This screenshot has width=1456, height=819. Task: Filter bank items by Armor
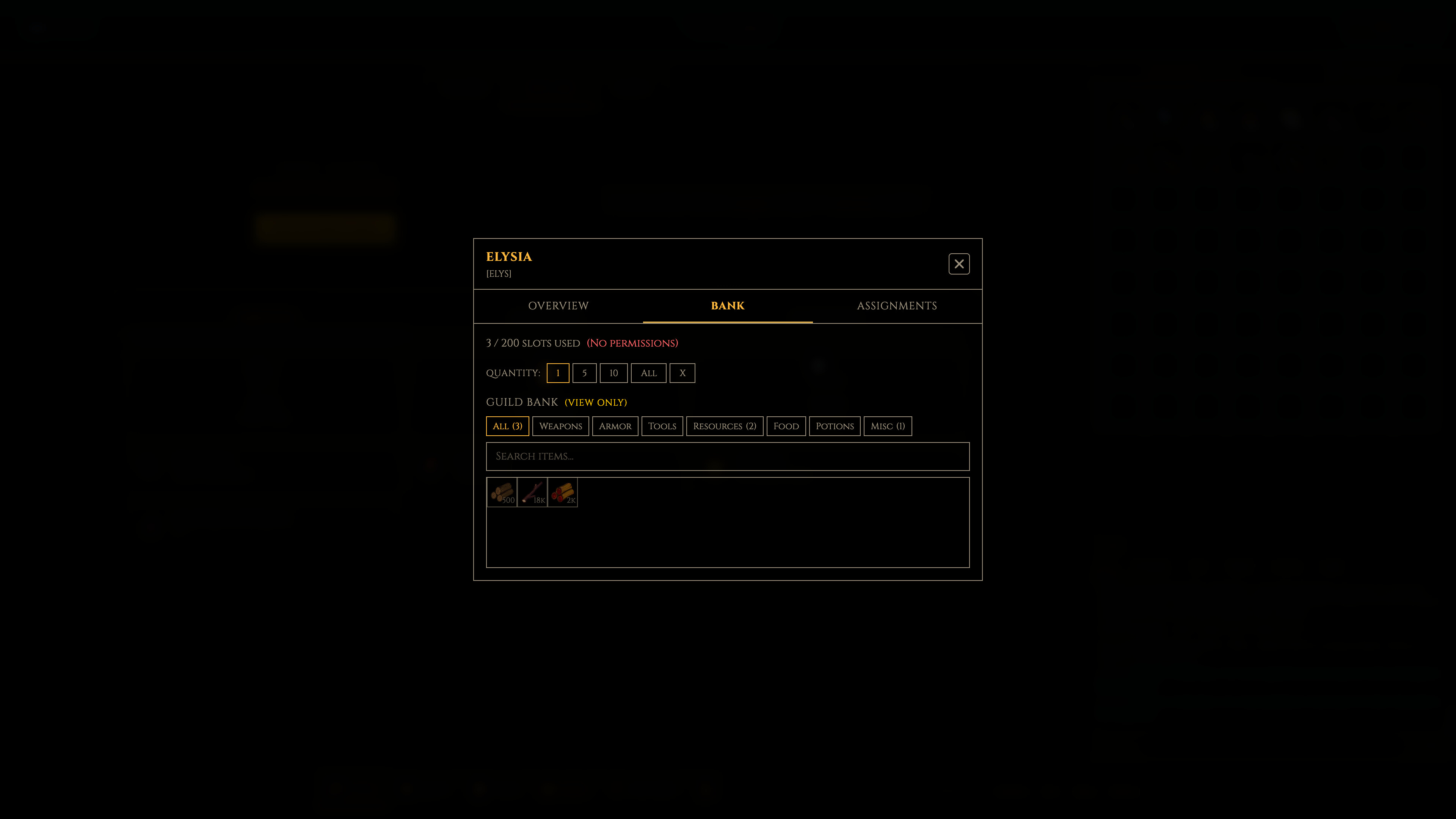point(615,425)
